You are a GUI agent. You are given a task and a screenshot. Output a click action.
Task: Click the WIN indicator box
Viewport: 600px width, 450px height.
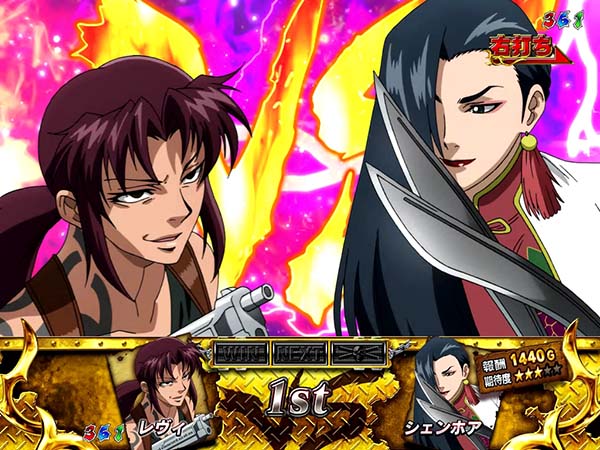point(239,353)
